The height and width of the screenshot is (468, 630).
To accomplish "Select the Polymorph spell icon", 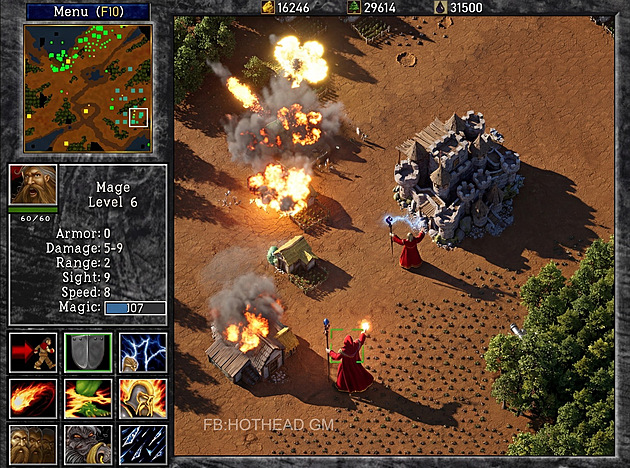I will tap(88, 443).
